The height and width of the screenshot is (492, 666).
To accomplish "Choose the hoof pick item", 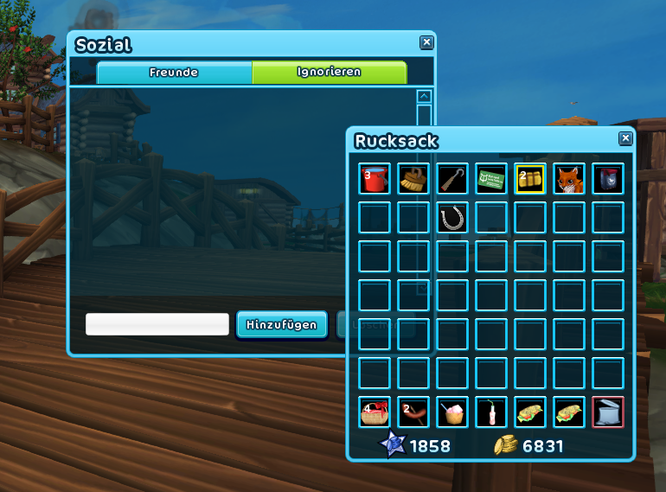I will point(452,179).
